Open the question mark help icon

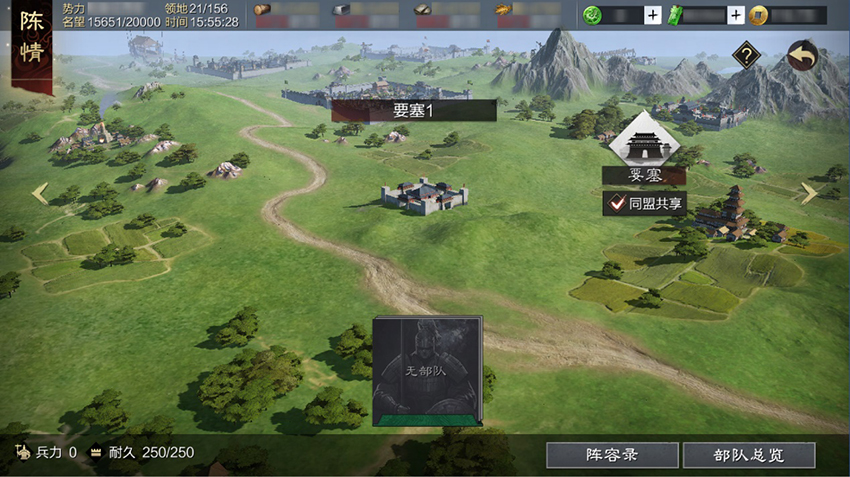pos(746,56)
